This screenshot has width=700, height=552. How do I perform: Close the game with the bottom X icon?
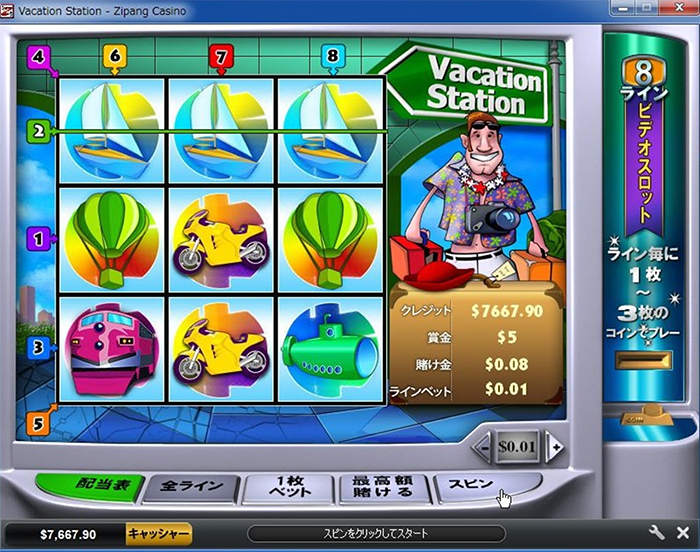point(683,533)
